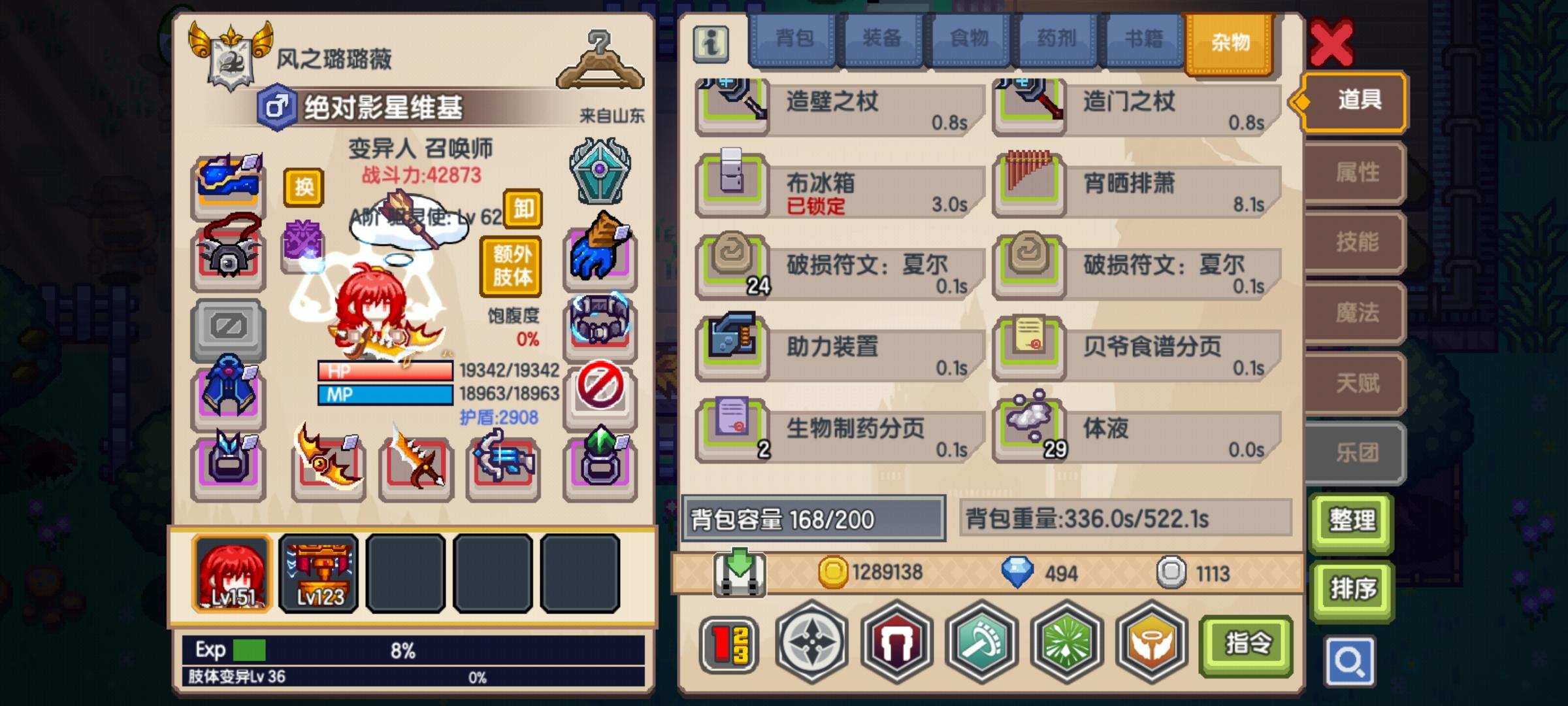Open the 乐团 side tab
The width and height of the screenshot is (1568, 706).
(x=1354, y=454)
